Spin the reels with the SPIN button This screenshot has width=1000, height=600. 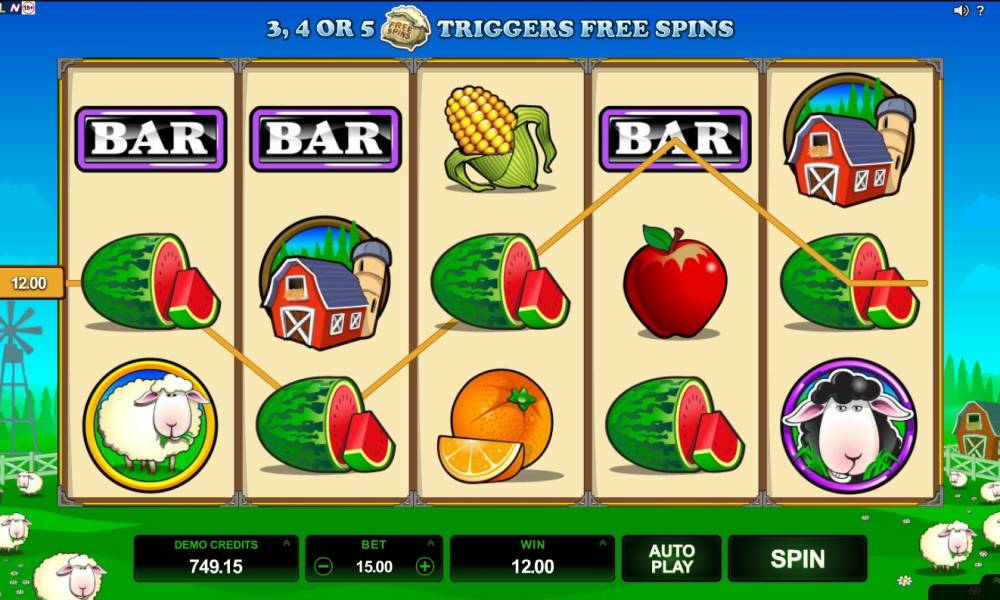(797, 558)
